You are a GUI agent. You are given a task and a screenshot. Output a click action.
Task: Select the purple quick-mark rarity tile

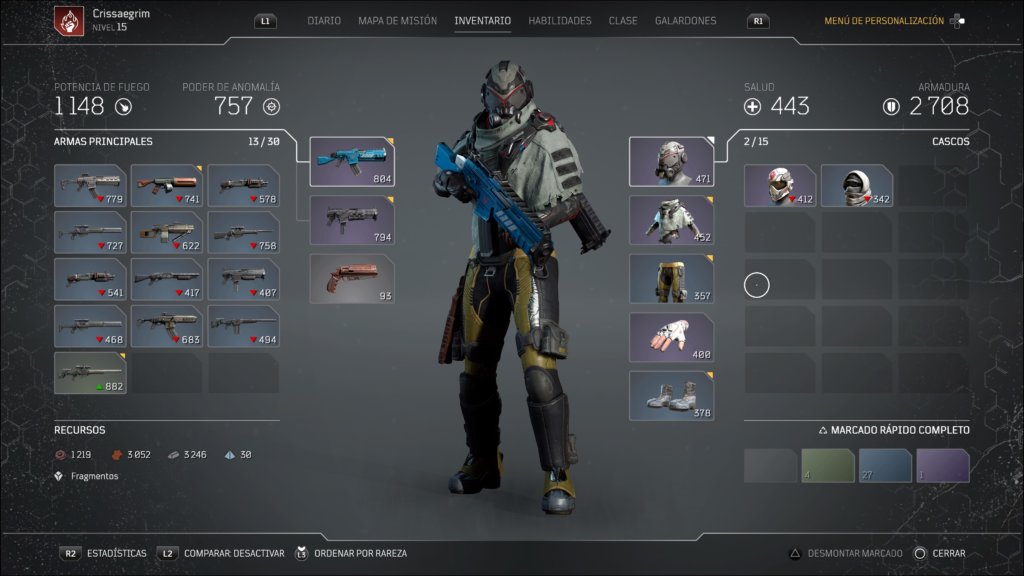[x=943, y=466]
